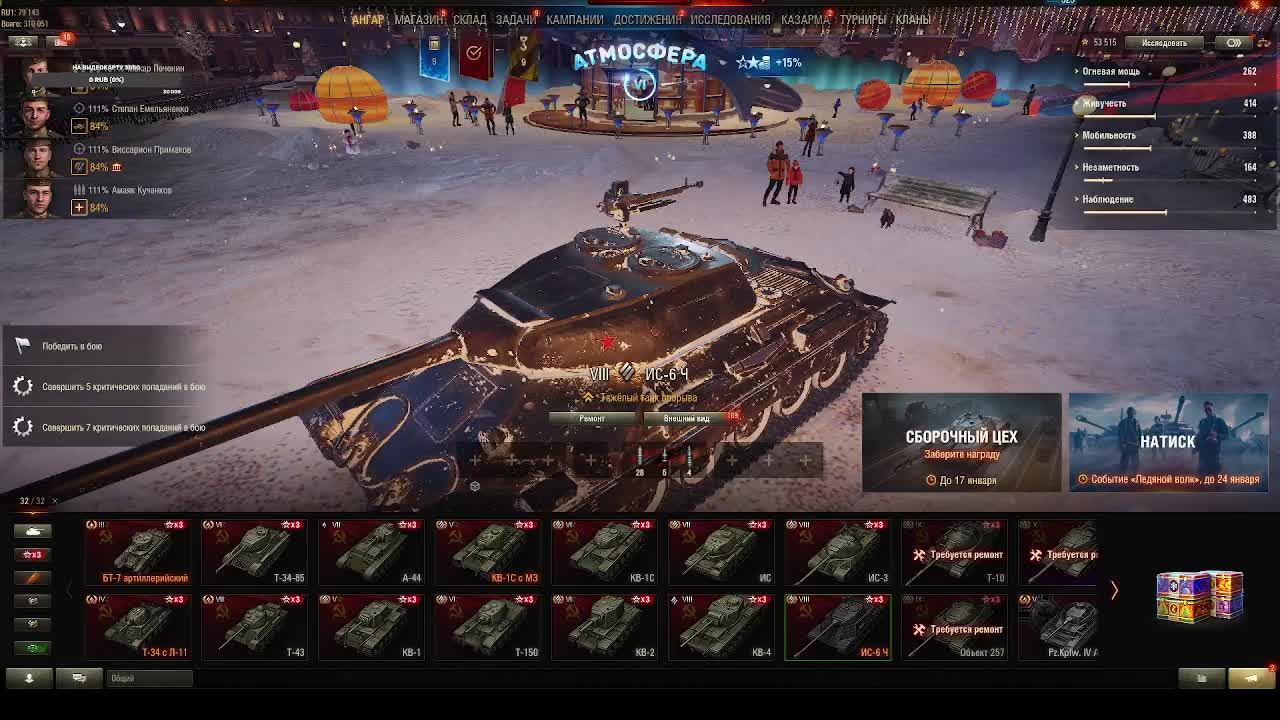Image resolution: width=1280 pixels, height=720 pixels.
Task: Click the Ремонт (Repair) button
Action: [592, 418]
